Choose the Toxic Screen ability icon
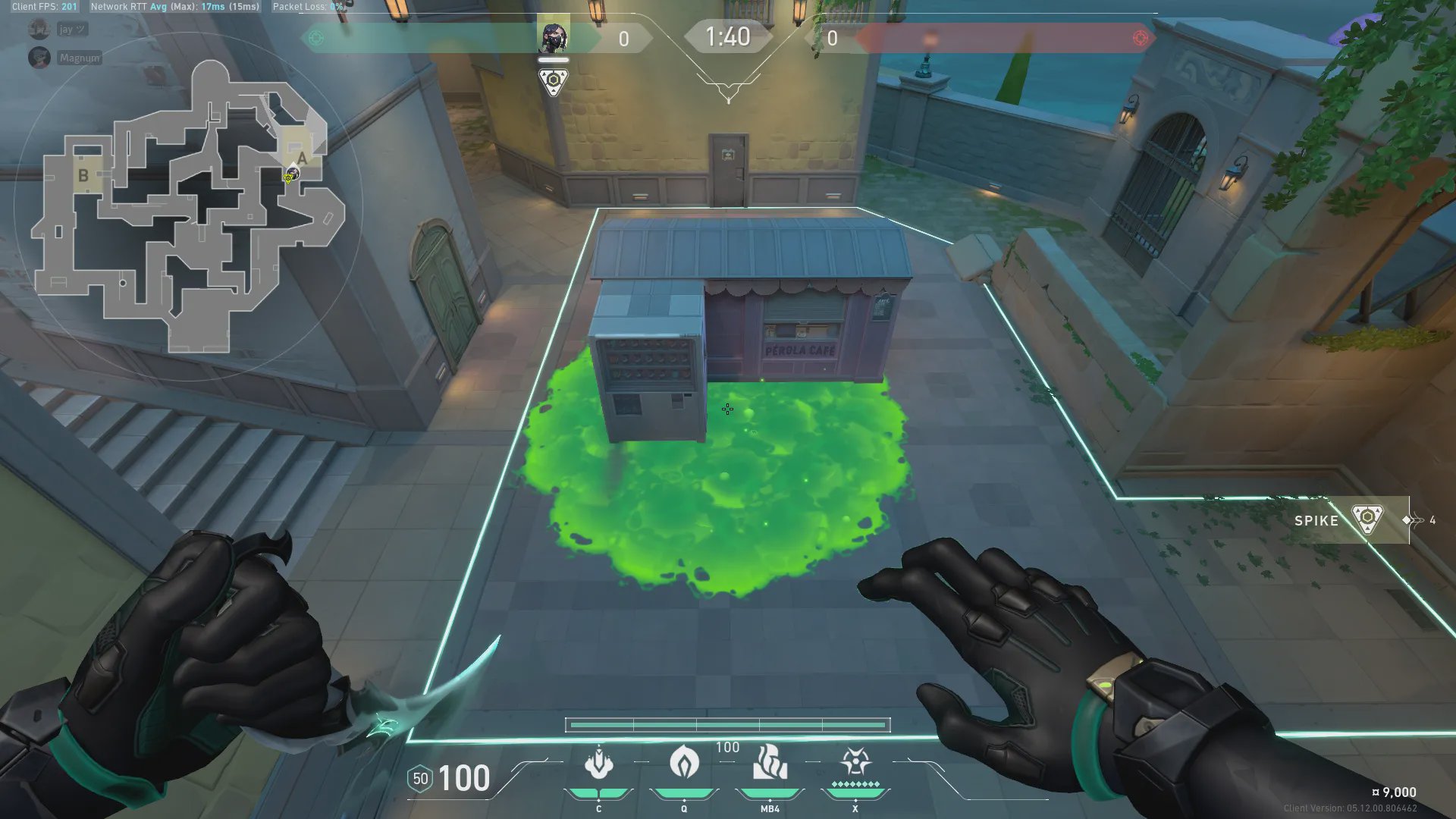This screenshot has height=819, width=1456. pyautogui.click(x=770, y=763)
